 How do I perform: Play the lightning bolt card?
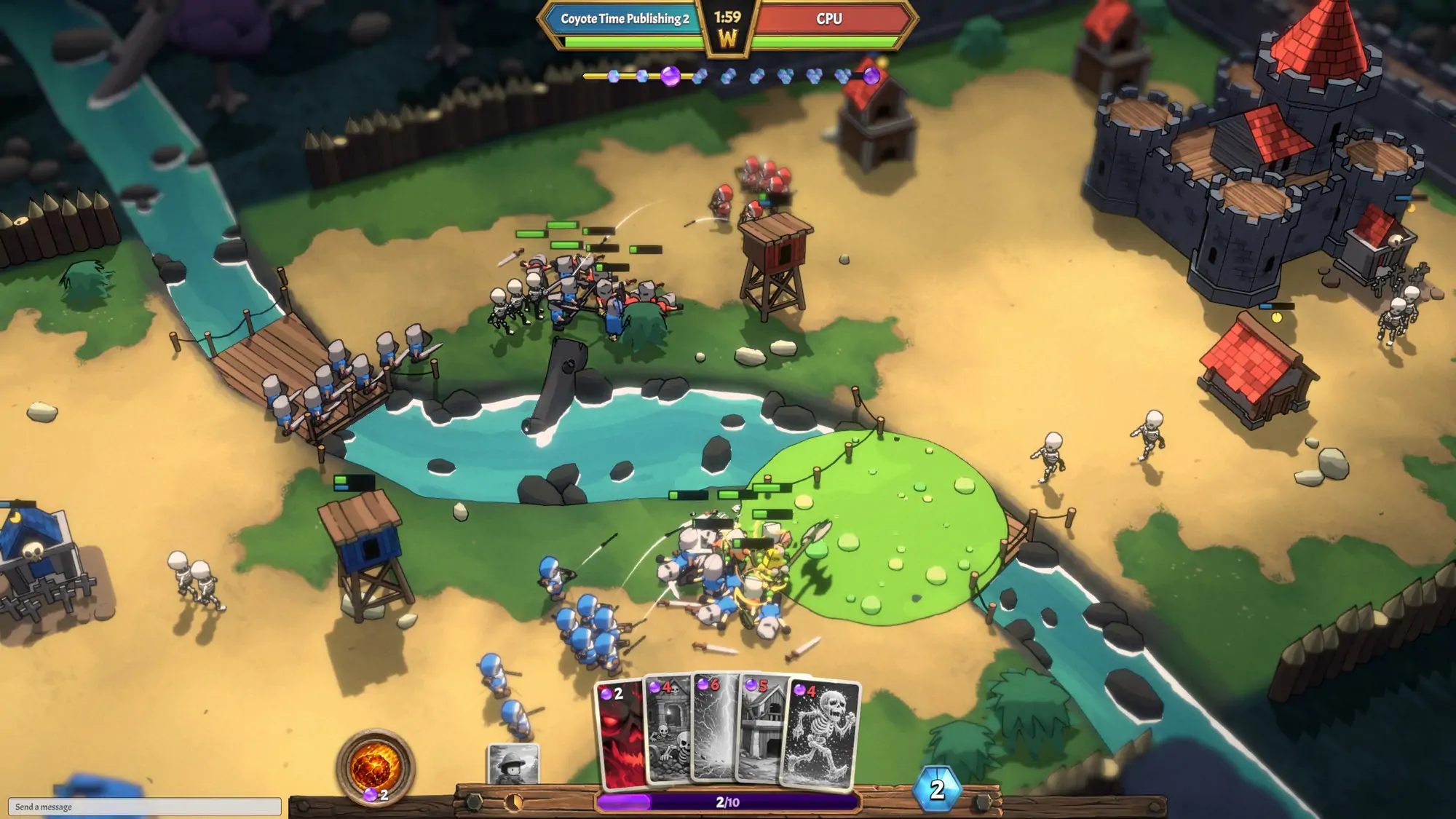pyautogui.click(x=715, y=728)
